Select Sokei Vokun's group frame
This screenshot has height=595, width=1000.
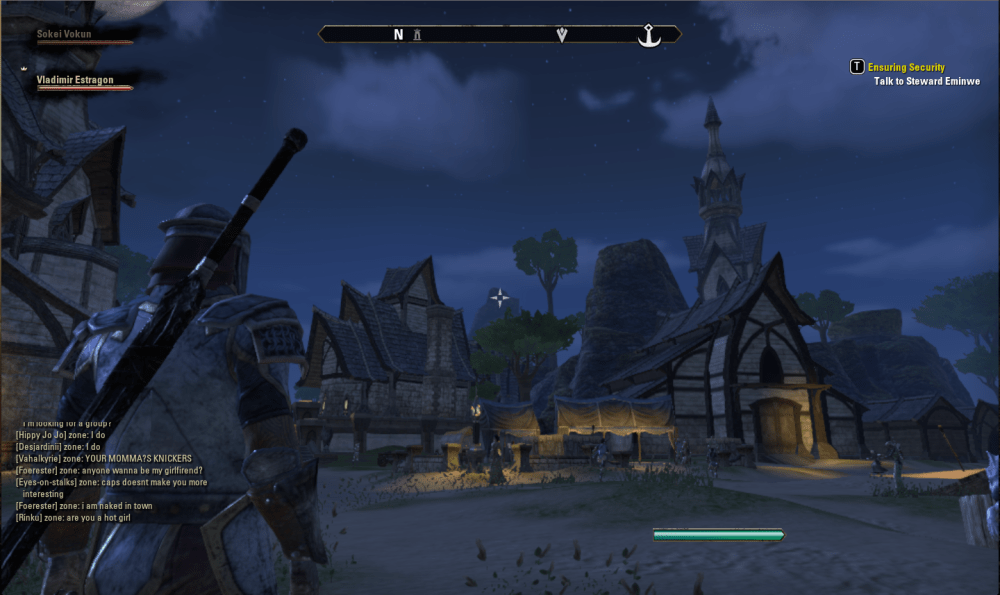[x=64, y=33]
